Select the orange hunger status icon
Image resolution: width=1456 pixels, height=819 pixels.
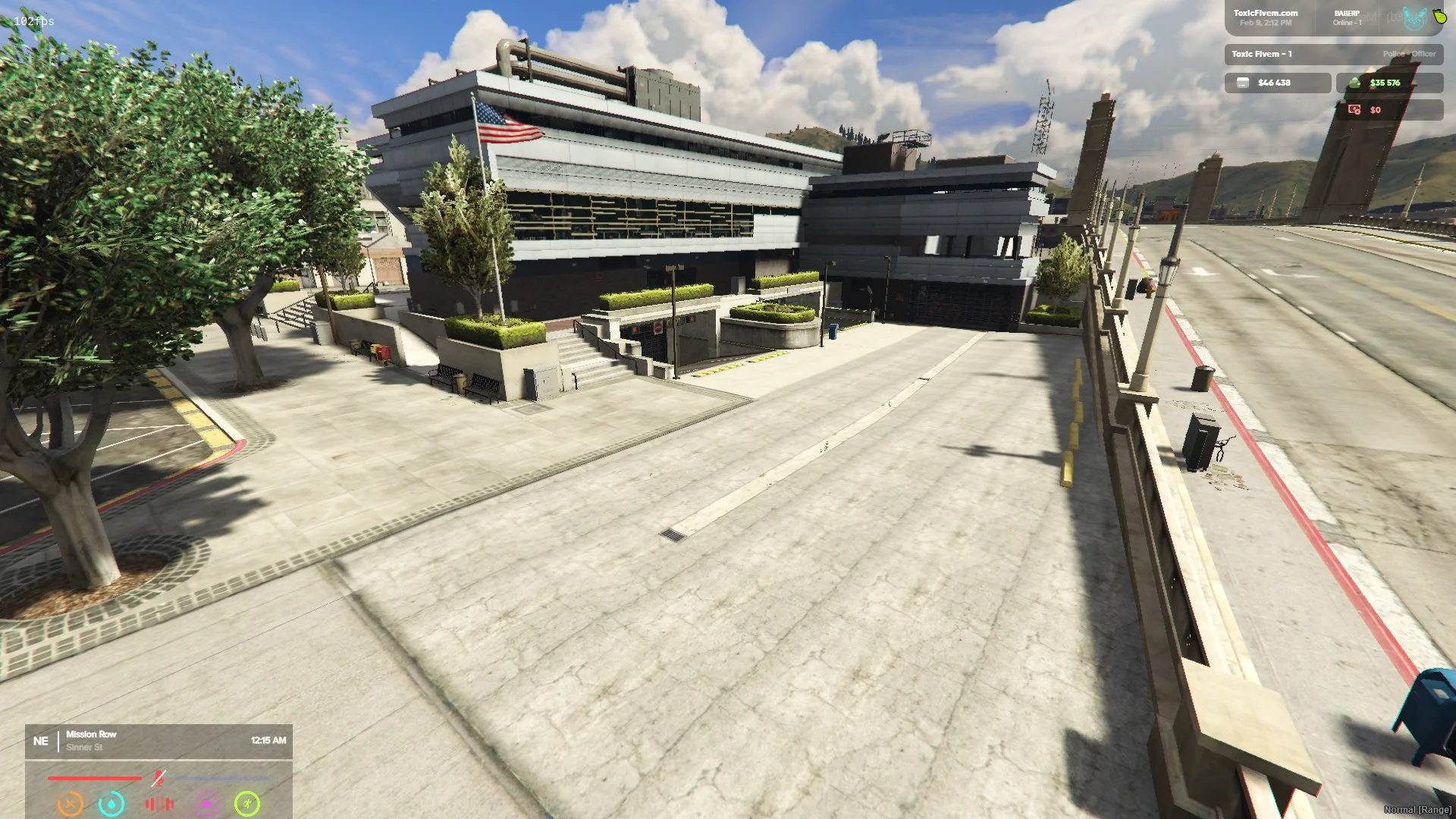coord(71,803)
